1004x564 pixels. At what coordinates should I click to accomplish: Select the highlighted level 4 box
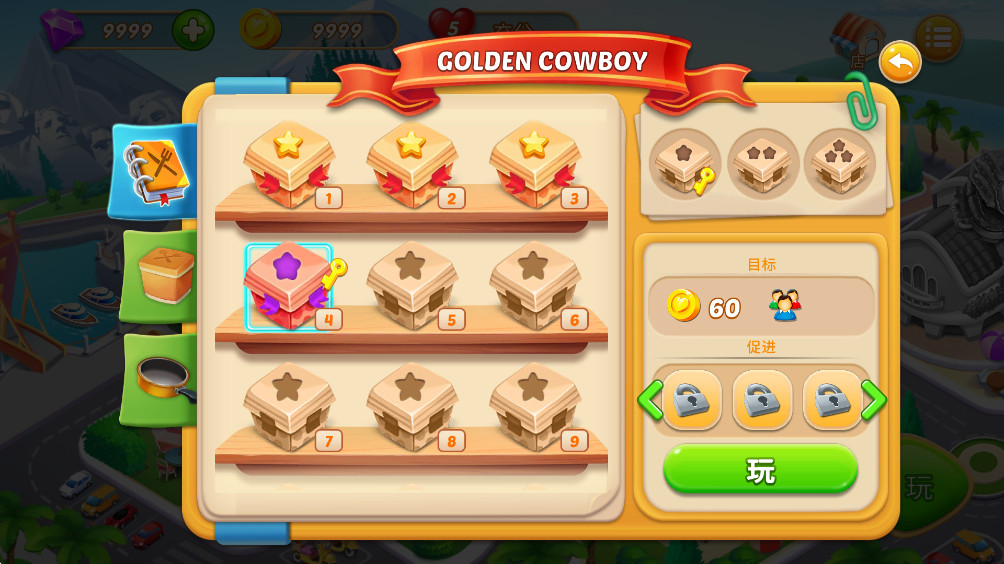[x=289, y=287]
